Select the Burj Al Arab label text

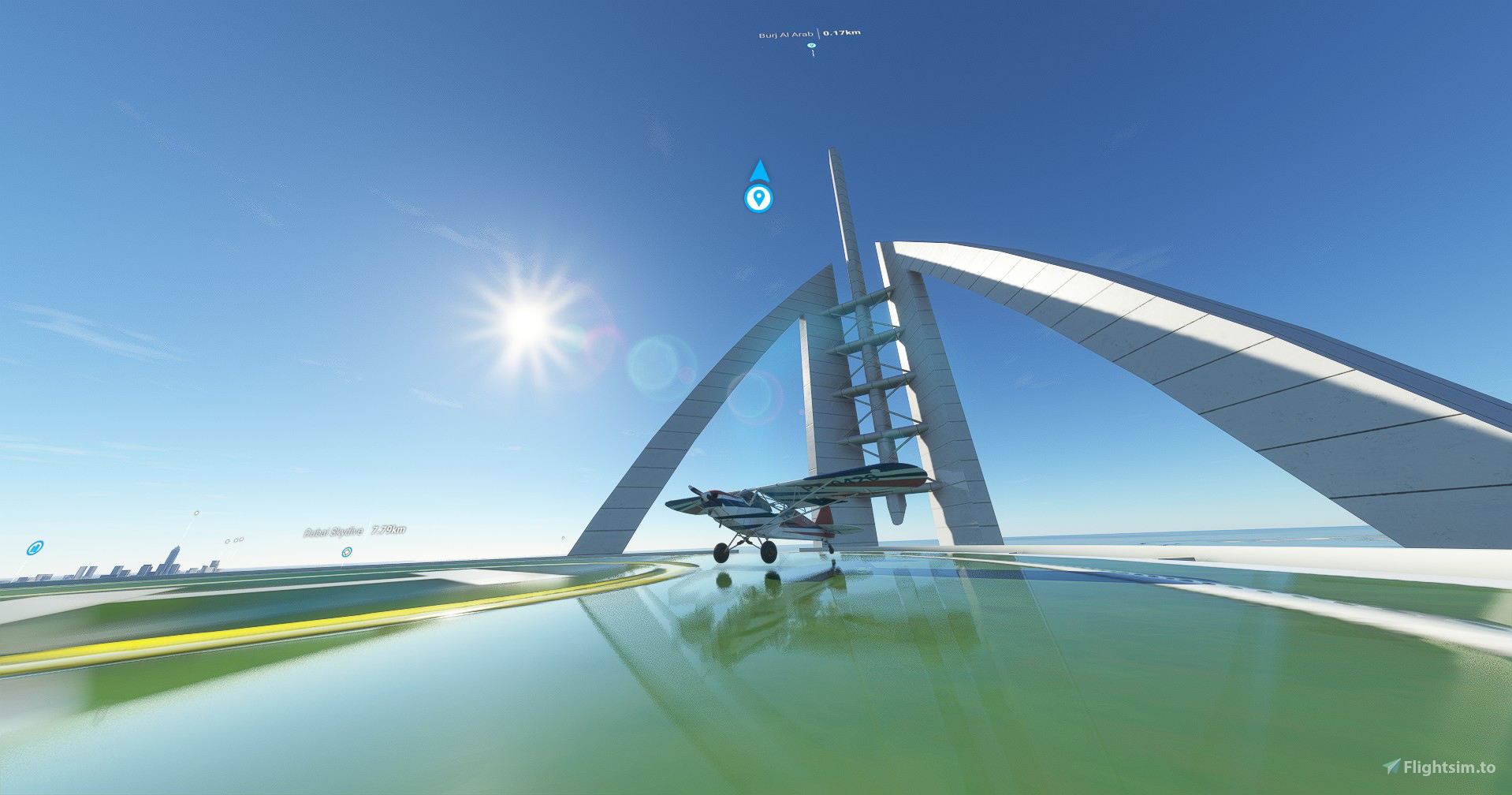(x=786, y=34)
